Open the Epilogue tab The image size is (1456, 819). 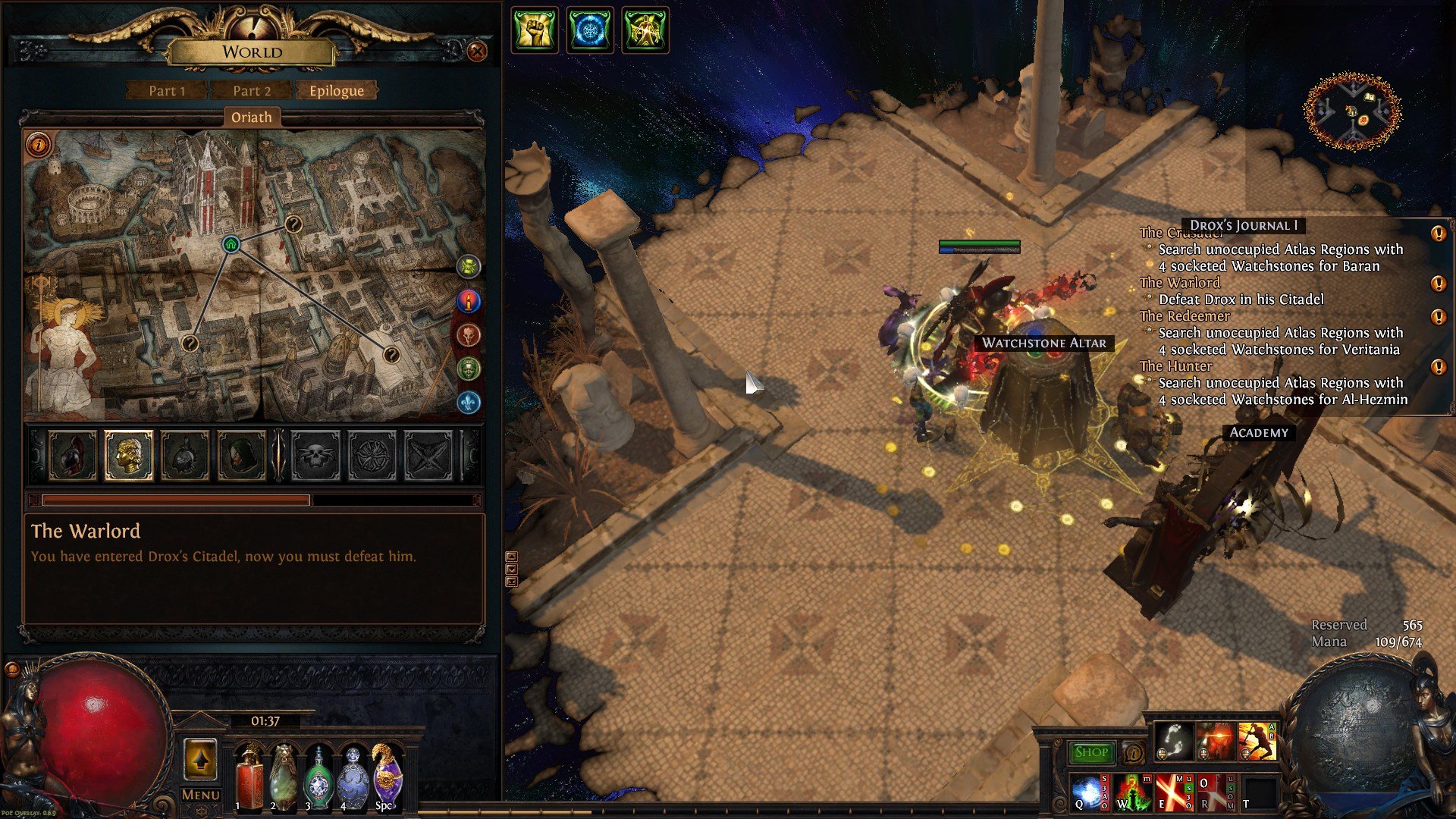pos(335,90)
